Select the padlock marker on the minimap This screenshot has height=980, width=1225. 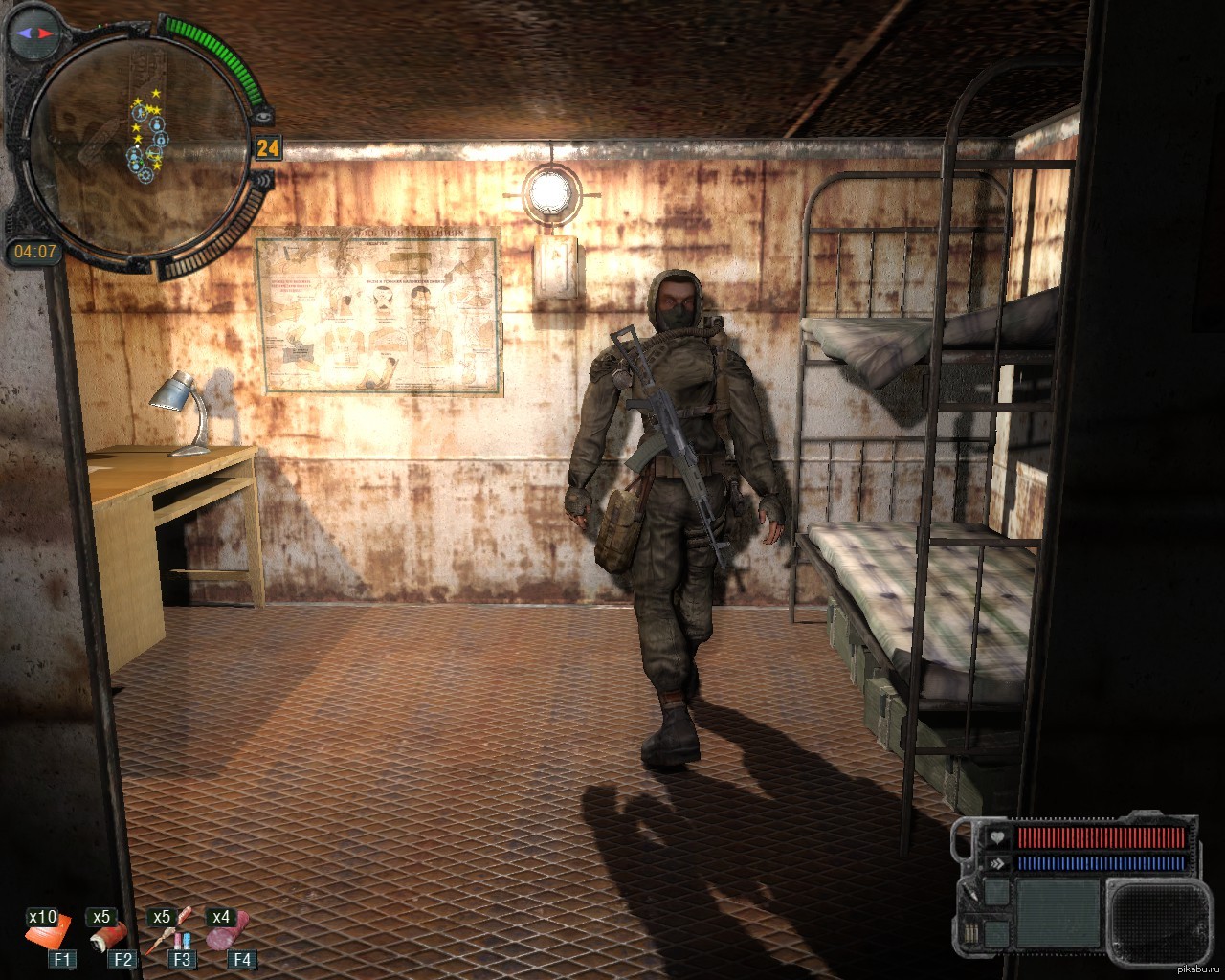coord(160,140)
